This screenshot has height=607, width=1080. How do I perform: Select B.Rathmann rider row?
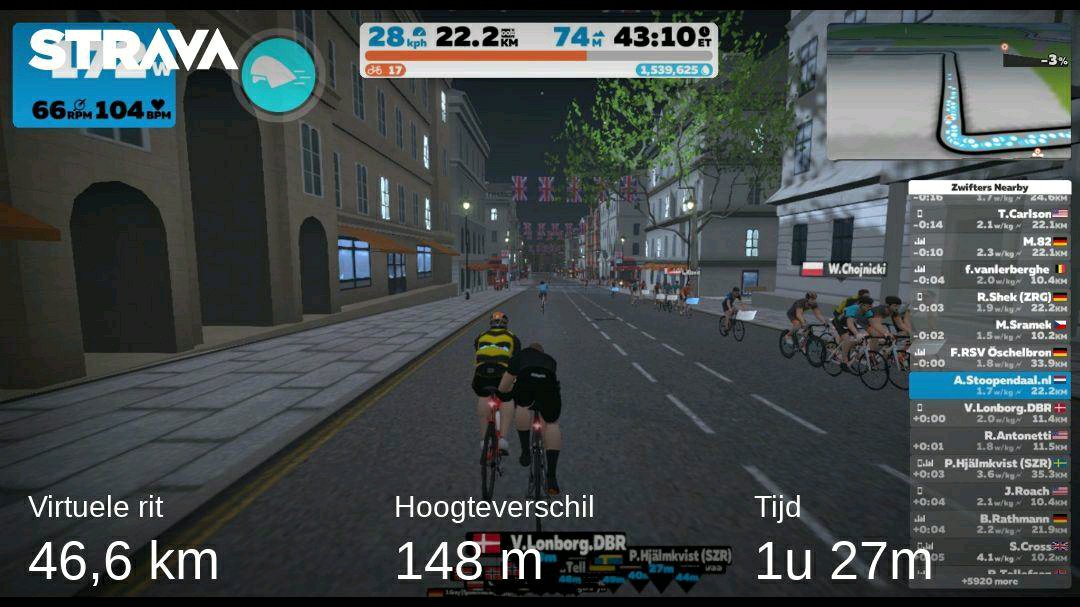[989, 524]
